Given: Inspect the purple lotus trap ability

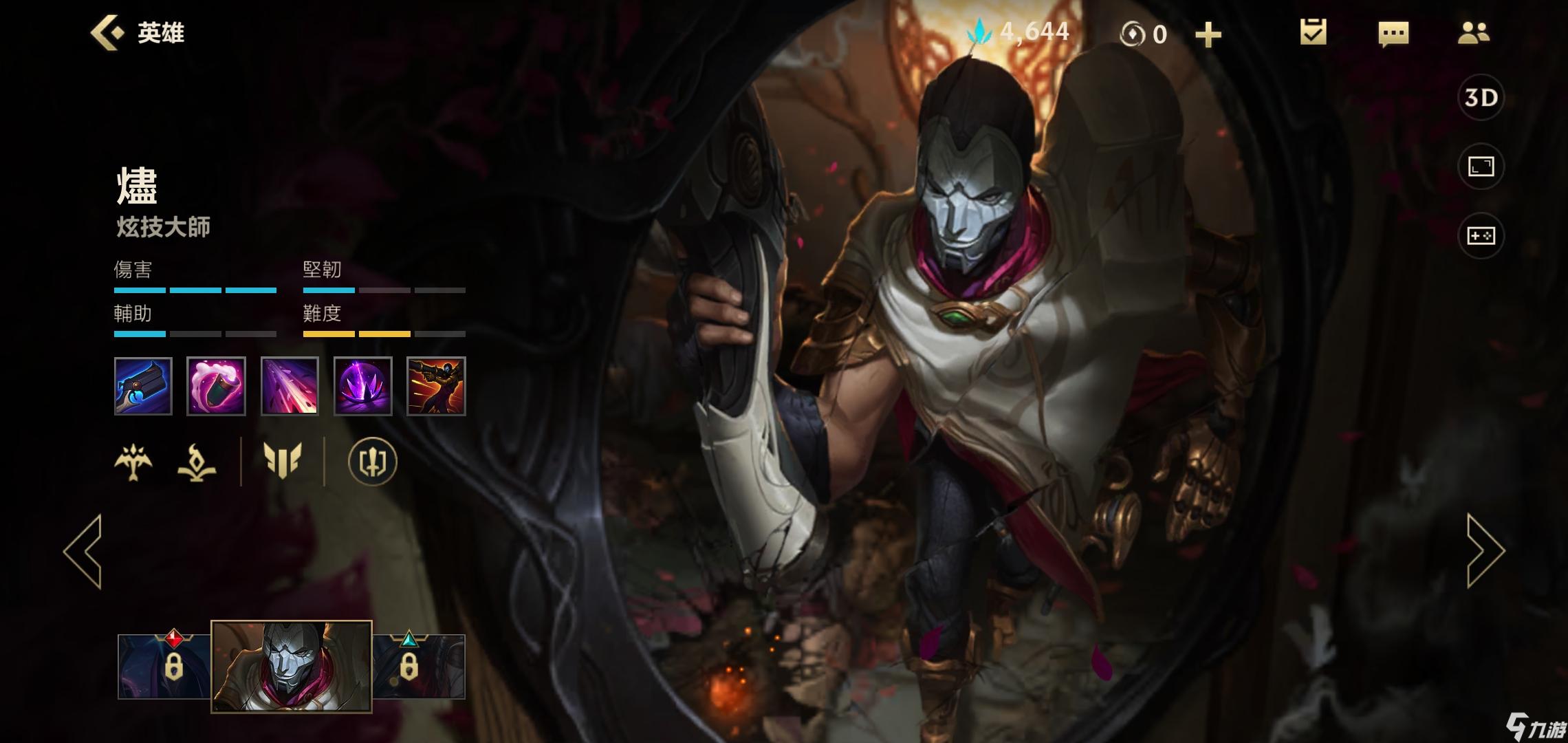Looking at the screenshot, I should (x=362, y=386).
